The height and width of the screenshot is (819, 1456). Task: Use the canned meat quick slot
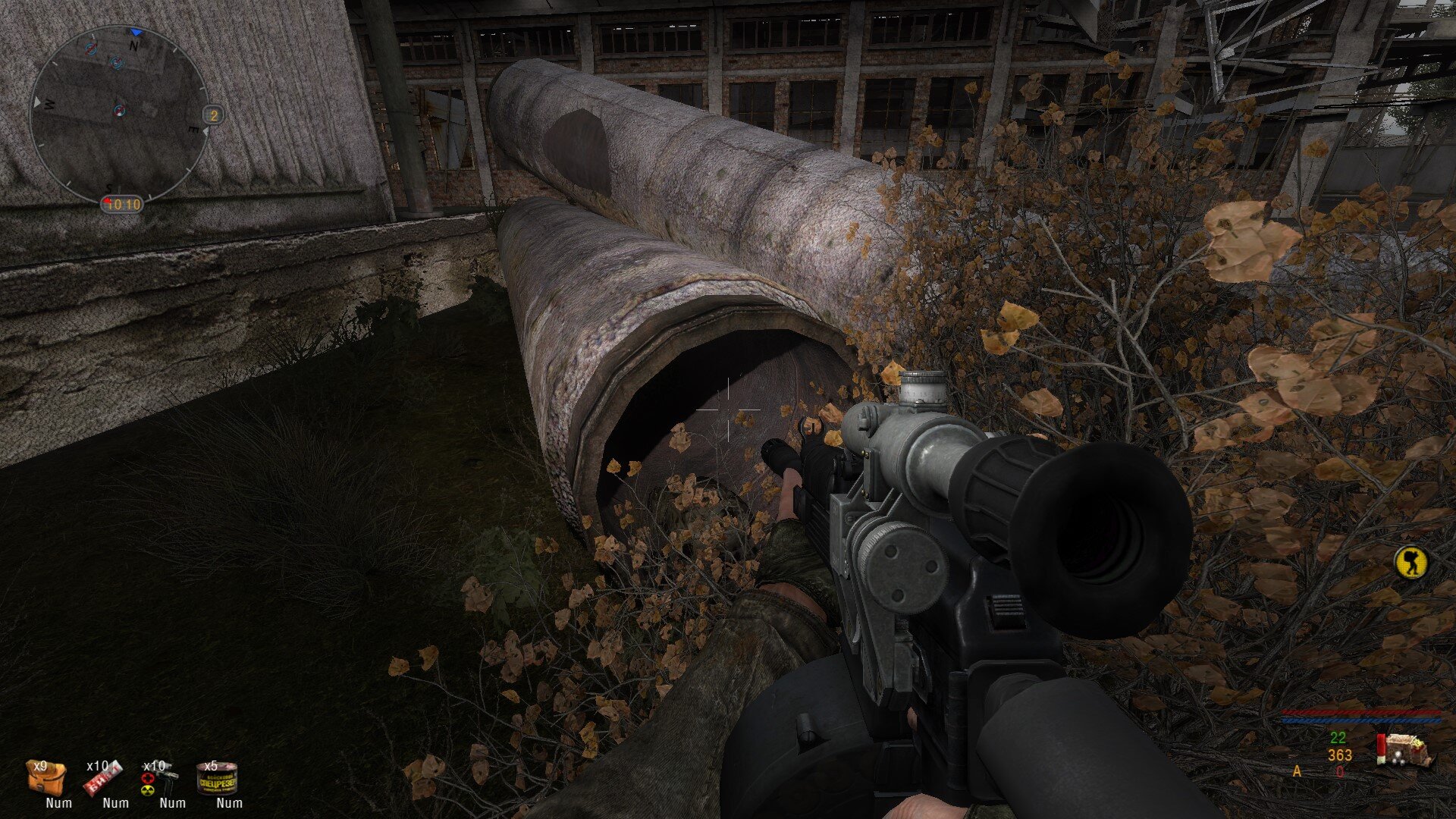point(217,779)
